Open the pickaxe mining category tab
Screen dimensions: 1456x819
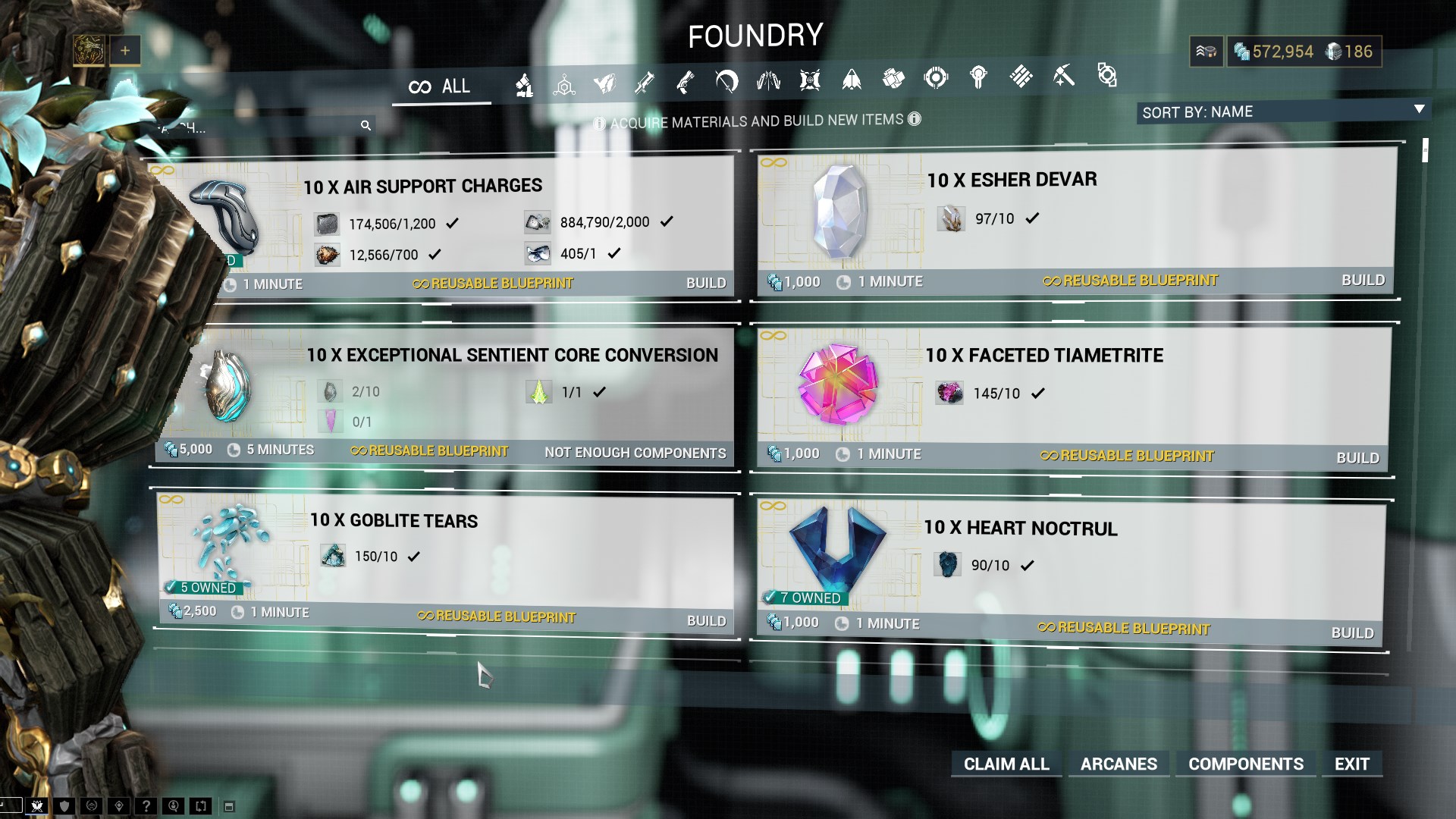point(1063,77)
